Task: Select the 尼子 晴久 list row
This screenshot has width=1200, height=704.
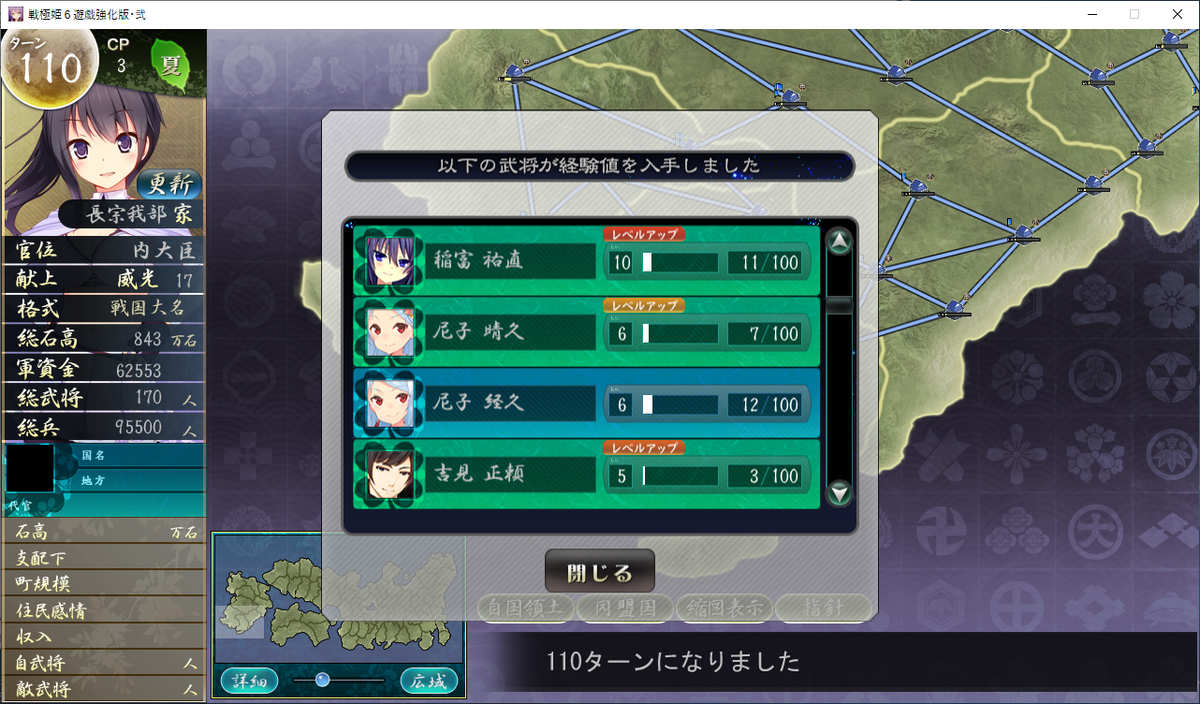Action: [x=586, y=333]
